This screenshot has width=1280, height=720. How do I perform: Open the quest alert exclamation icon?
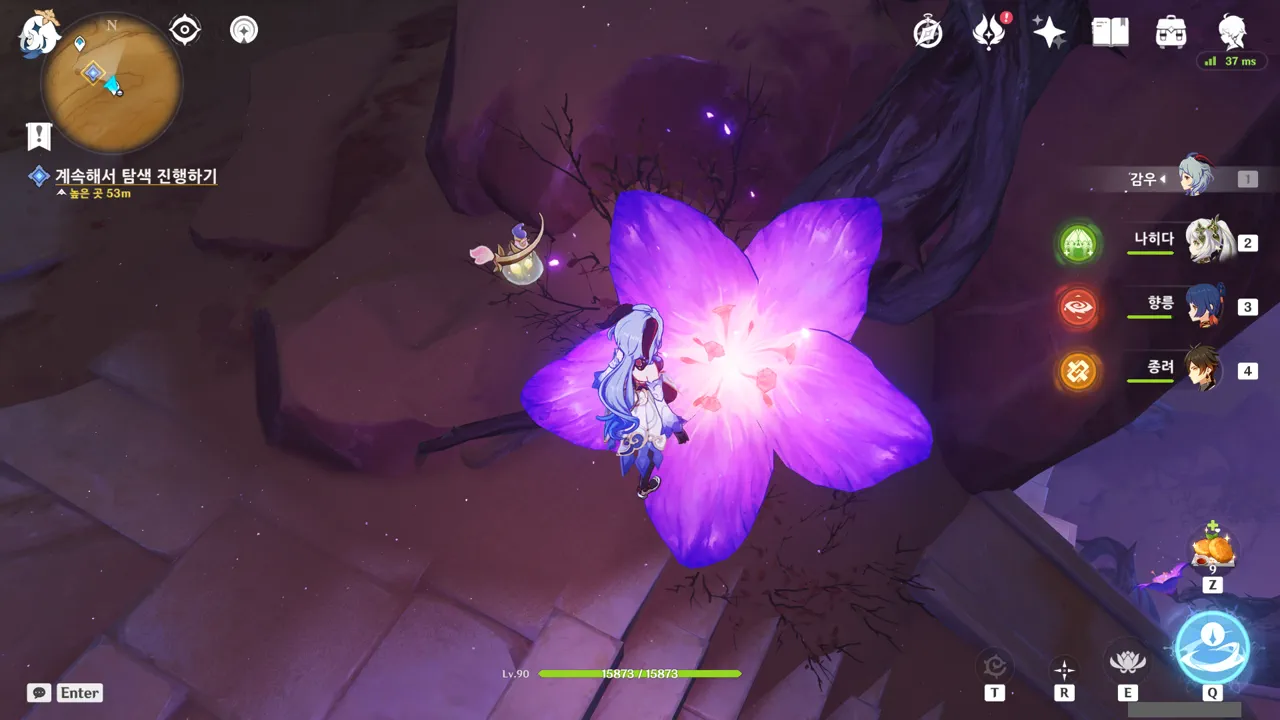point(39,135)
